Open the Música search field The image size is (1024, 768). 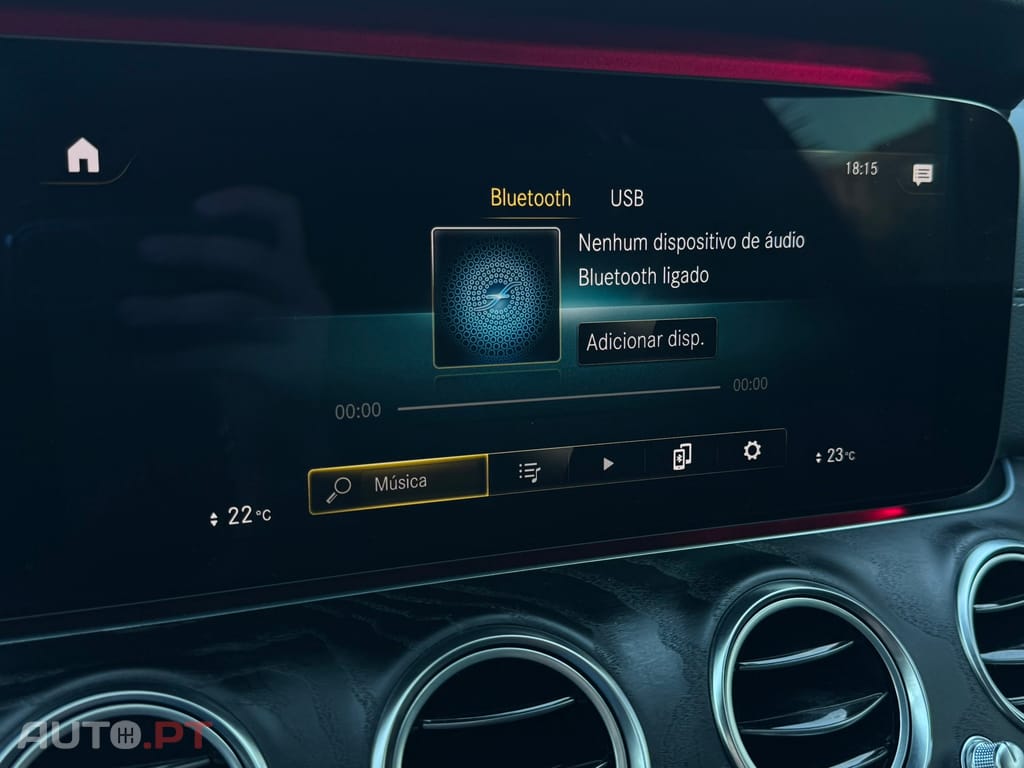click(398, 484)
